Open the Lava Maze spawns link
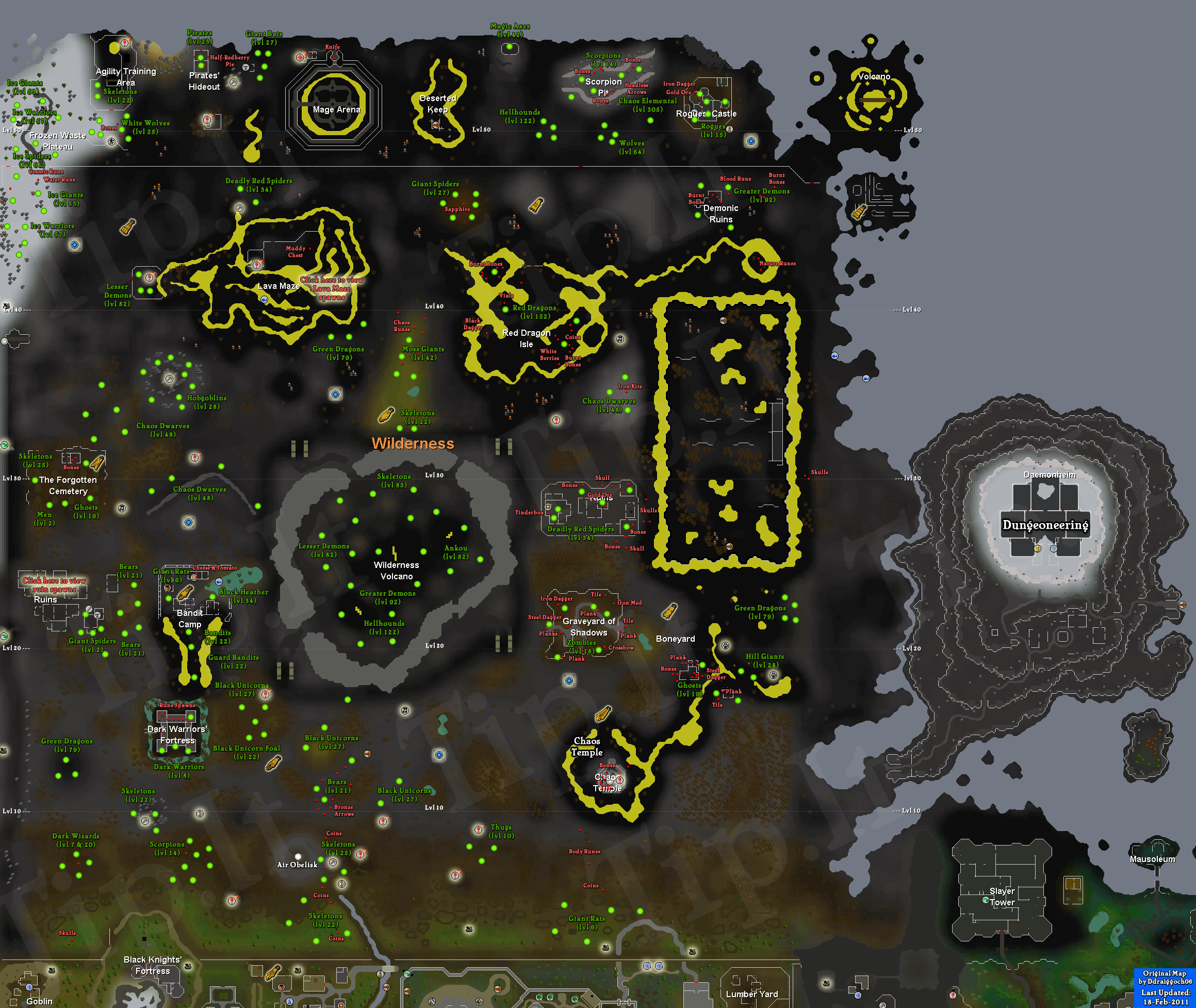Image resolution: width=1196 pixels, height=1008 pixels. [332, 288]
